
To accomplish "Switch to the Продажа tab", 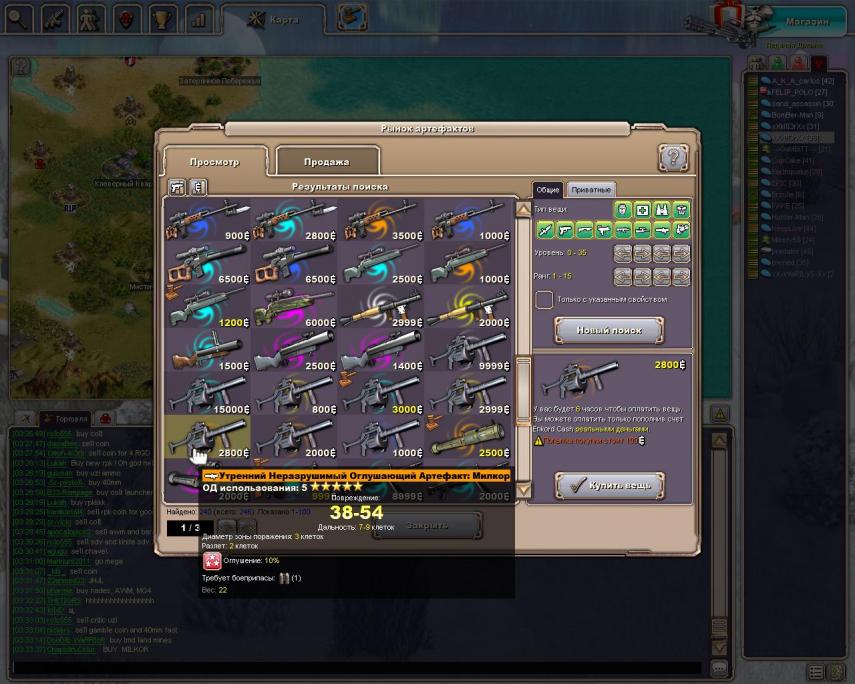I will pos(327,161).
